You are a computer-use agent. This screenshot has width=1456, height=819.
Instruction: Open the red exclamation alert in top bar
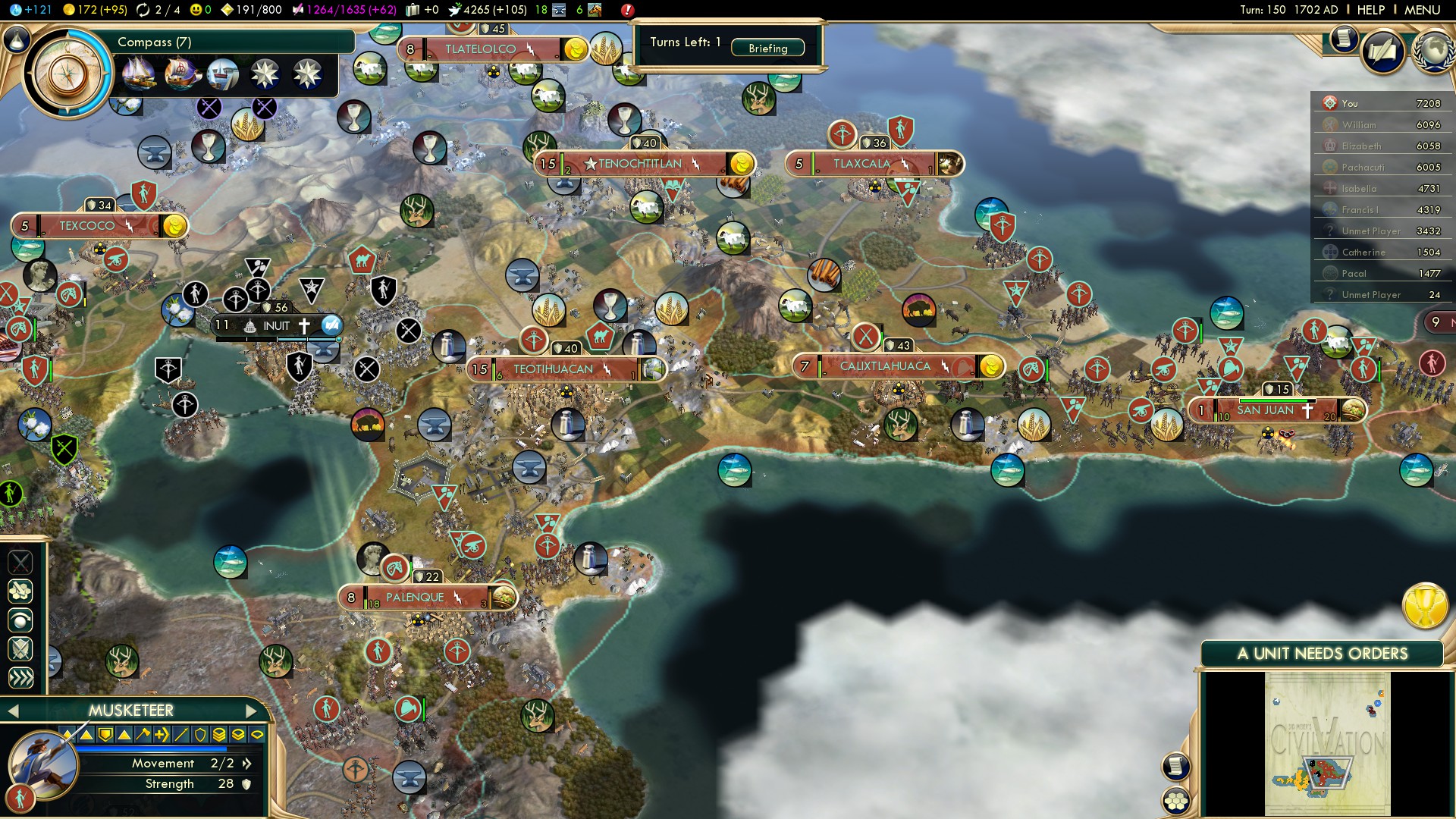627,10
